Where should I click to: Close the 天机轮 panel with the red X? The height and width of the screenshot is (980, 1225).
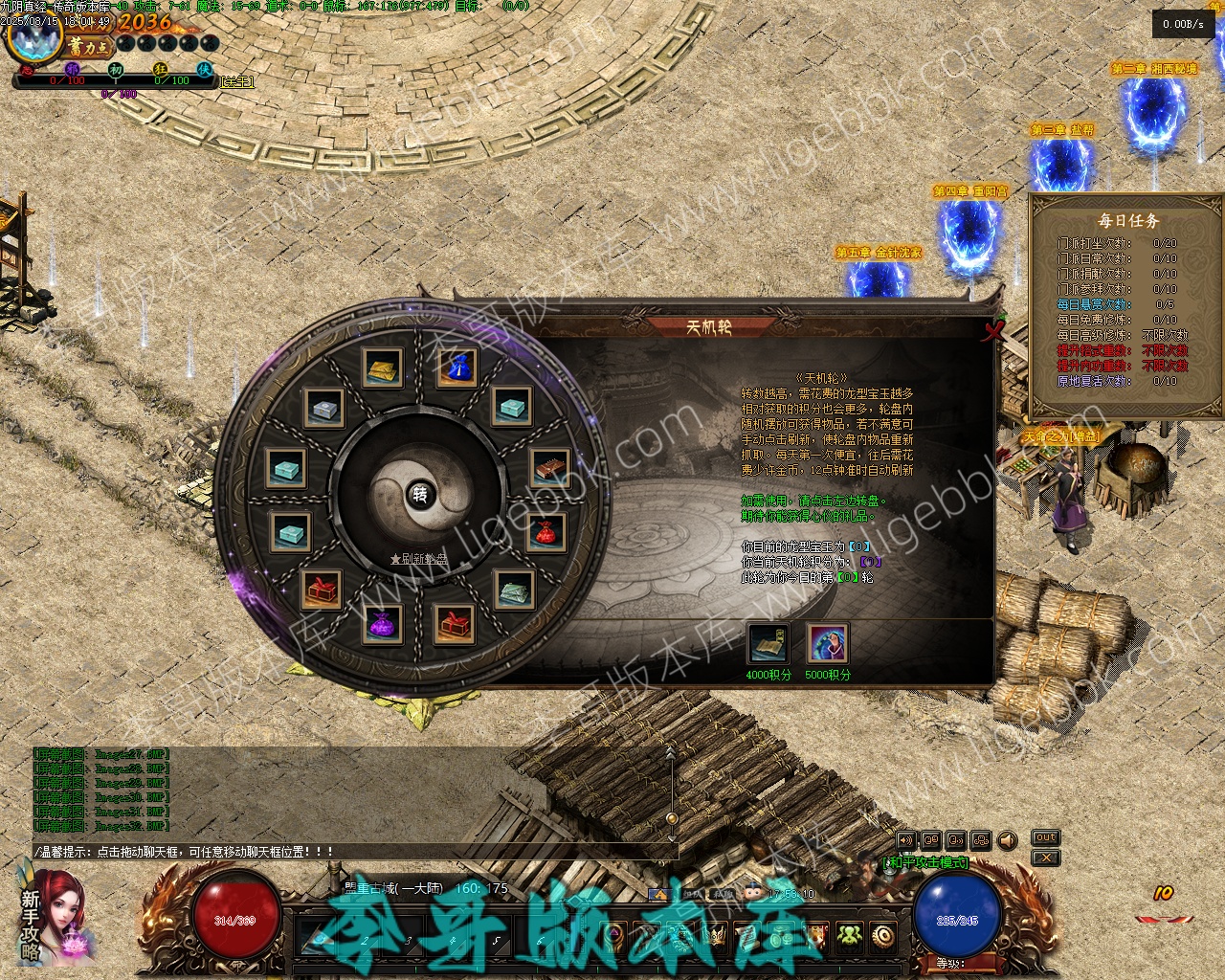tap(993, 332)
